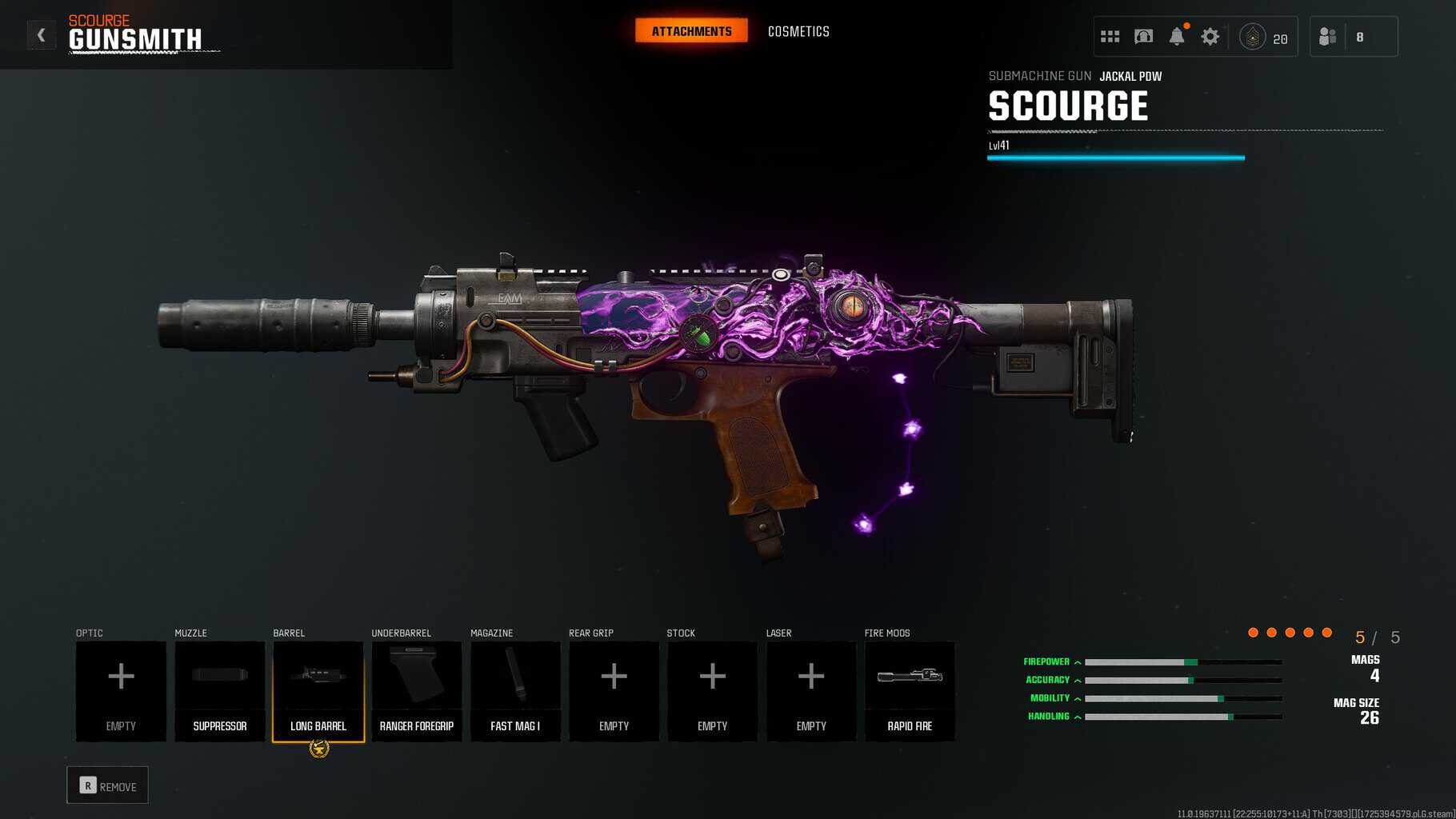This screenshot has width=1456, height=819.
Task: Select the Attachments tab
Action: [x=691, y=31]
